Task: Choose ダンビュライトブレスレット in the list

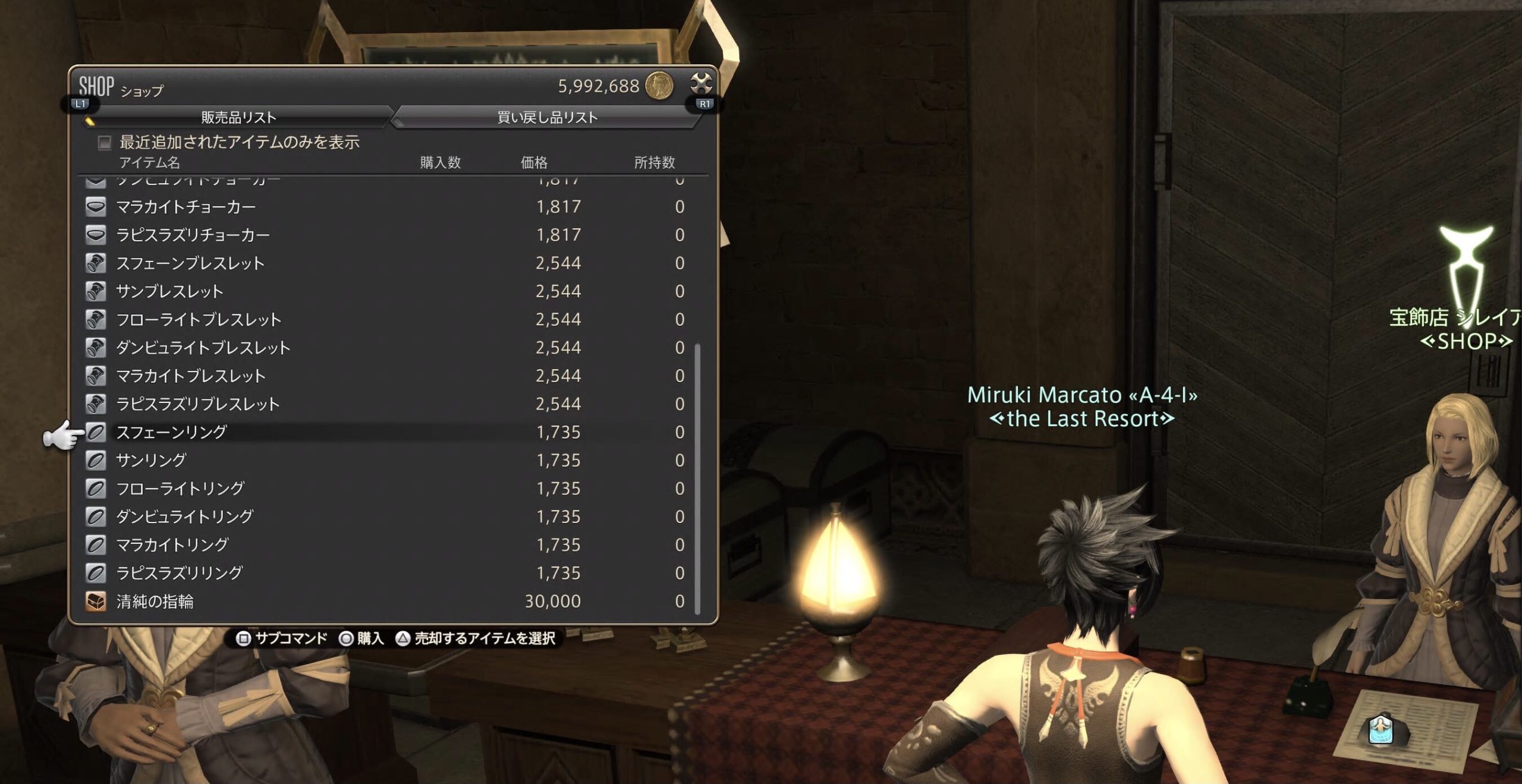Action: coord(203,348)
